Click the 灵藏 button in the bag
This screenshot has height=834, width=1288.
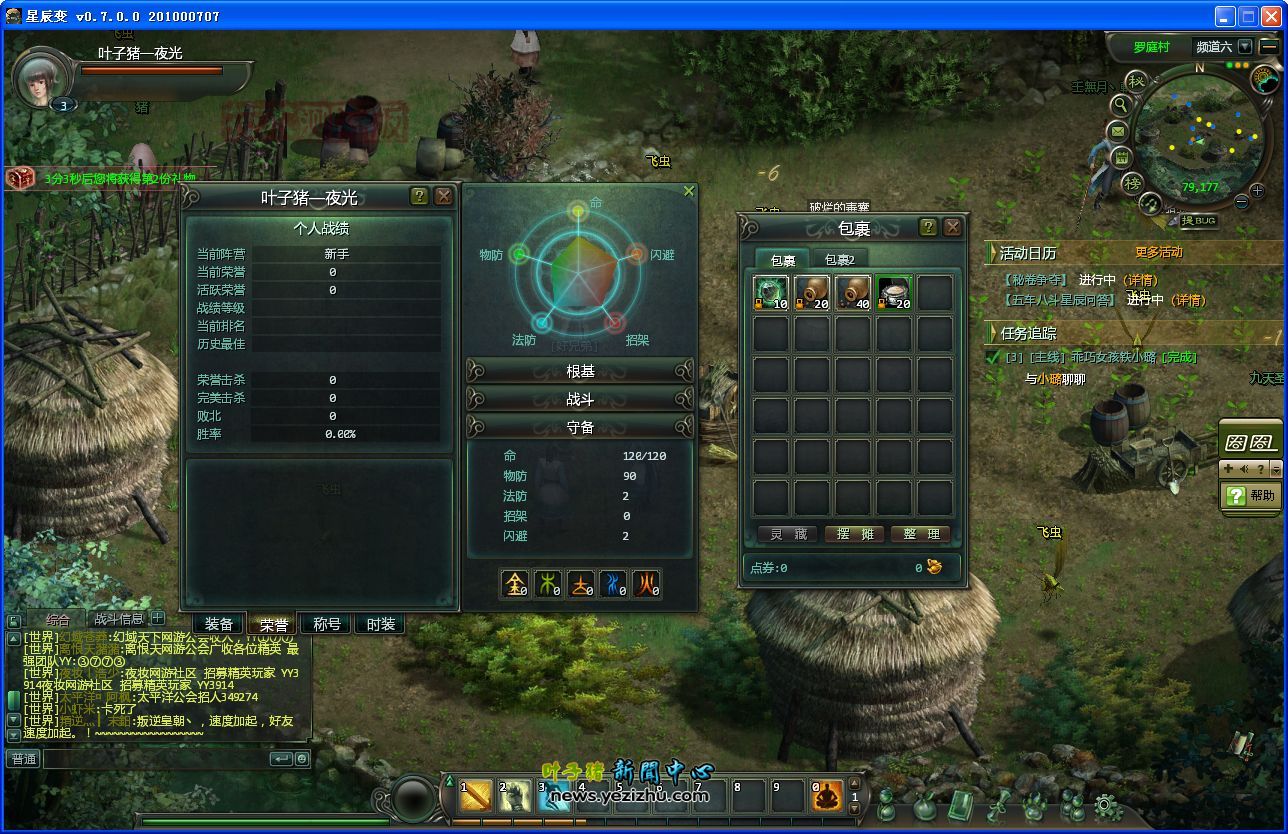click(788, 534)
